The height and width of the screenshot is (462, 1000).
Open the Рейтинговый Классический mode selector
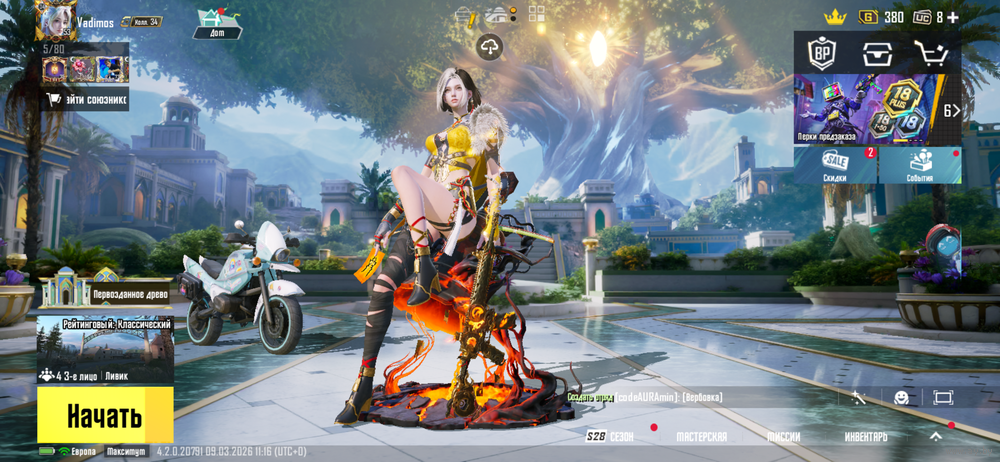(105, 350)
